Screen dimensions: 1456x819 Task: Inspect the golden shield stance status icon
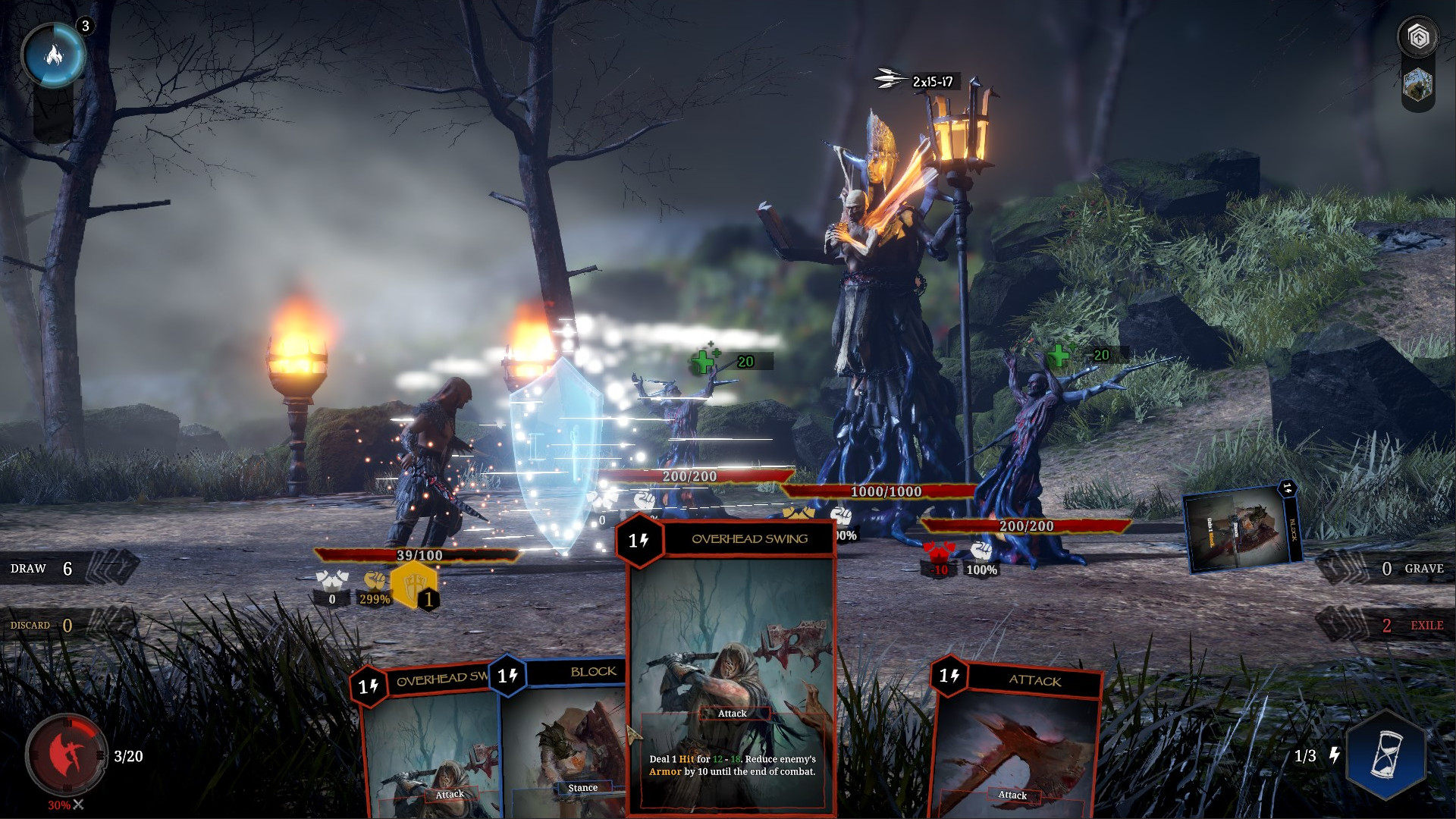tap(413, 585)
